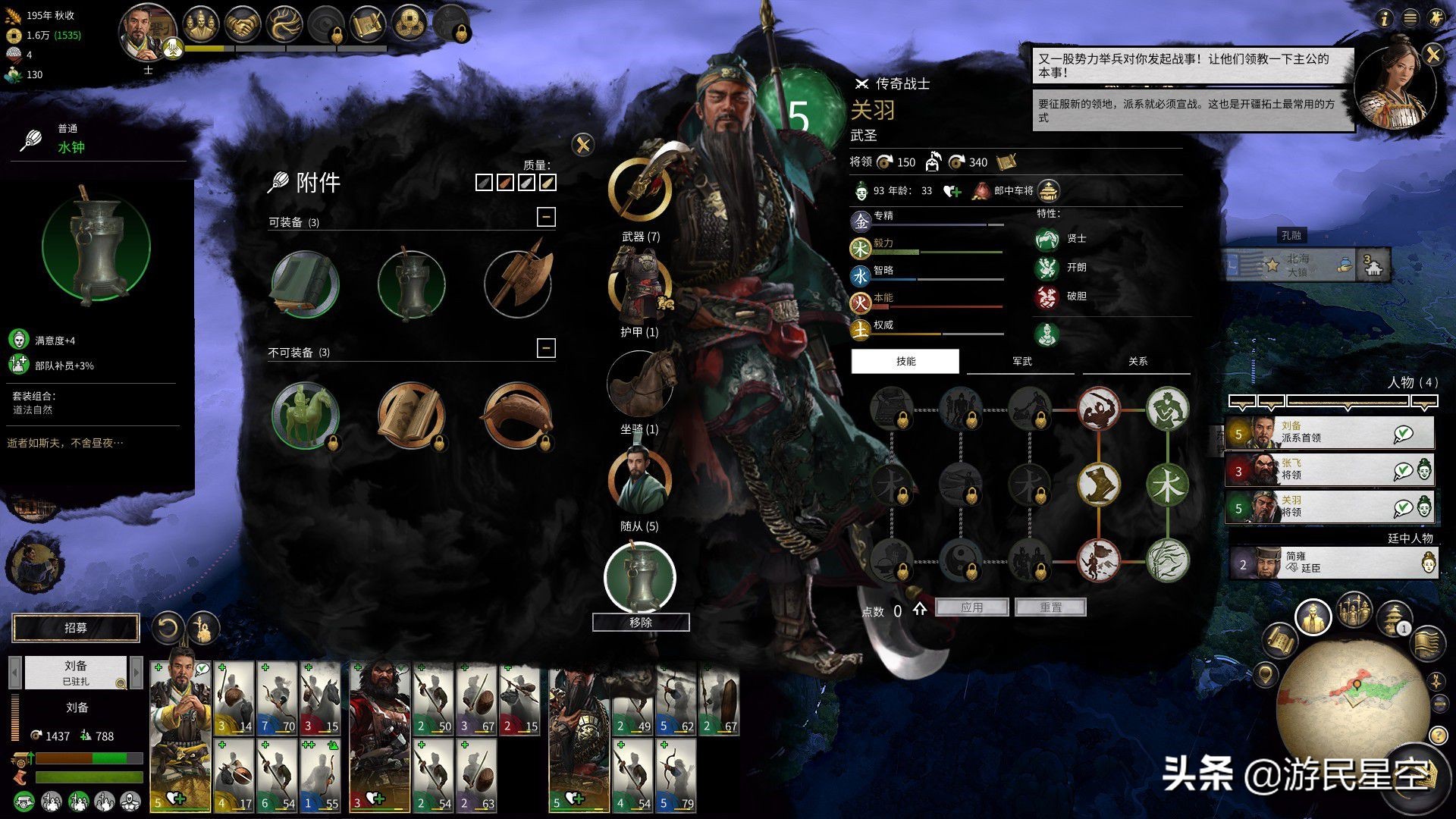Close the 附件 accessories panel
Screen dimensions: 1456x819
[582, 145]
